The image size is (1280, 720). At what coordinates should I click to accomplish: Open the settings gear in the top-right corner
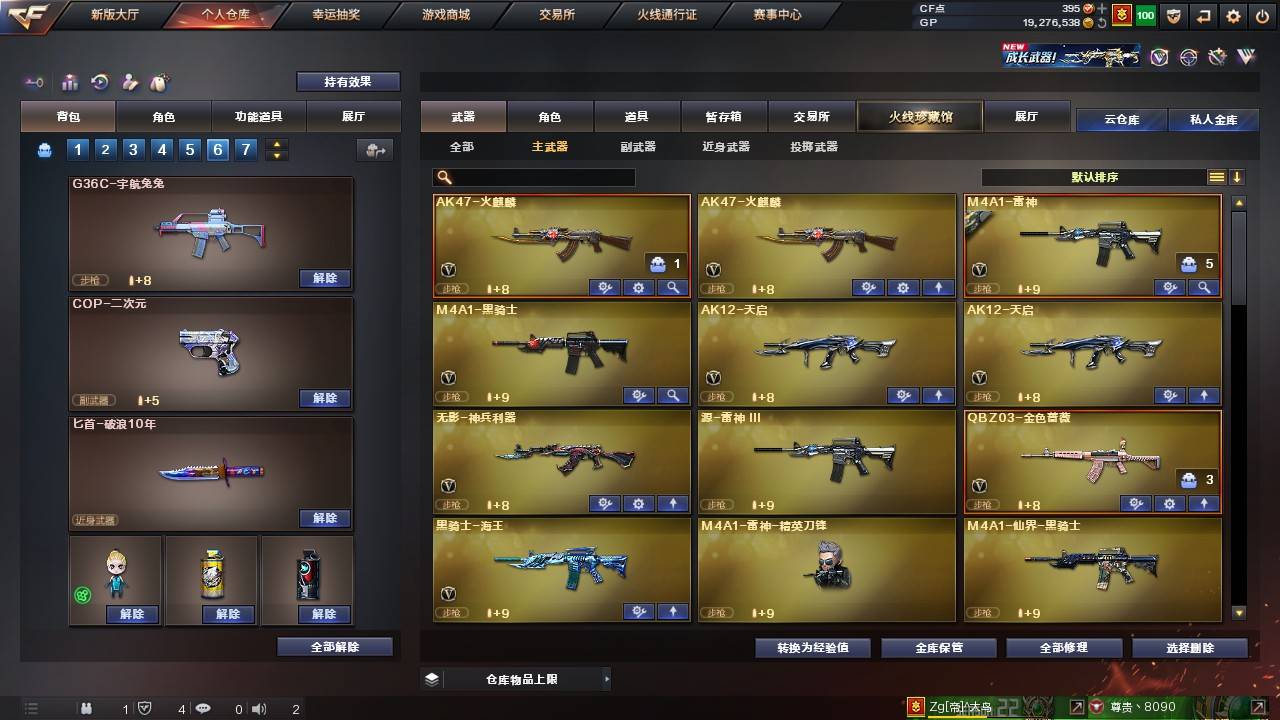[x=1233, y=17]
